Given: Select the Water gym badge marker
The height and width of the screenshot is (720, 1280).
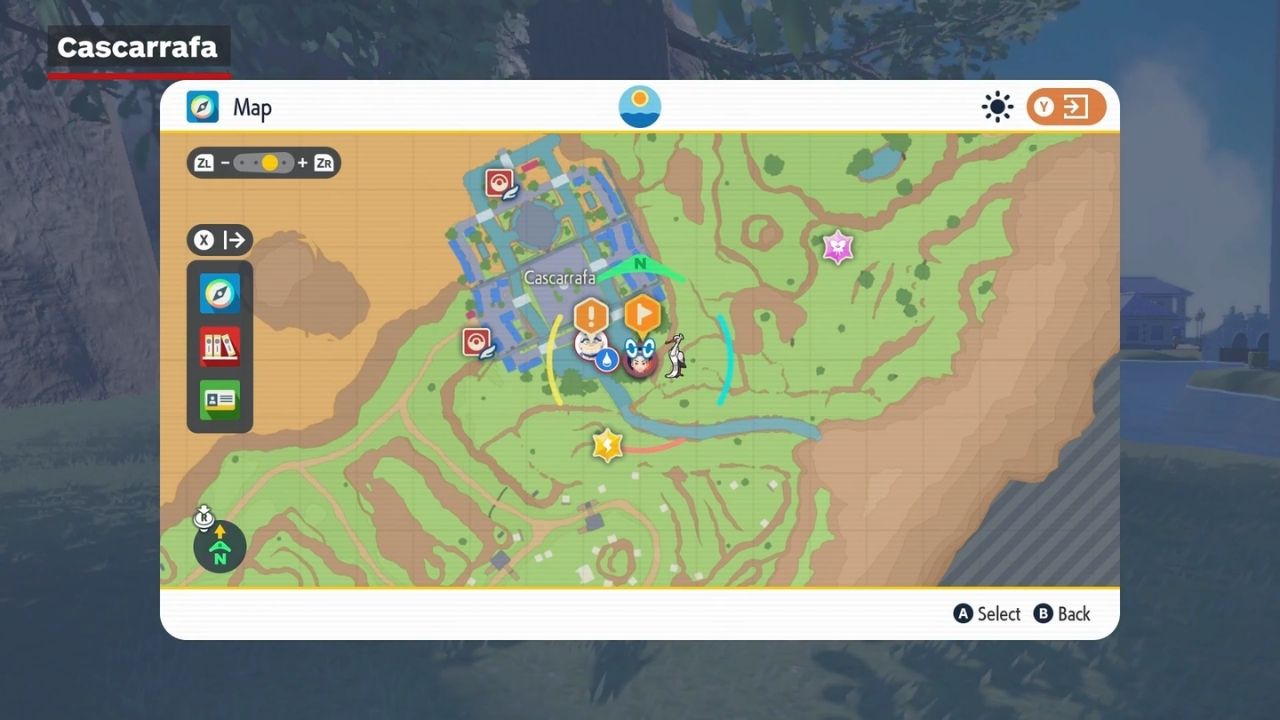Looking at the screenshot, I should click(606, 360).
